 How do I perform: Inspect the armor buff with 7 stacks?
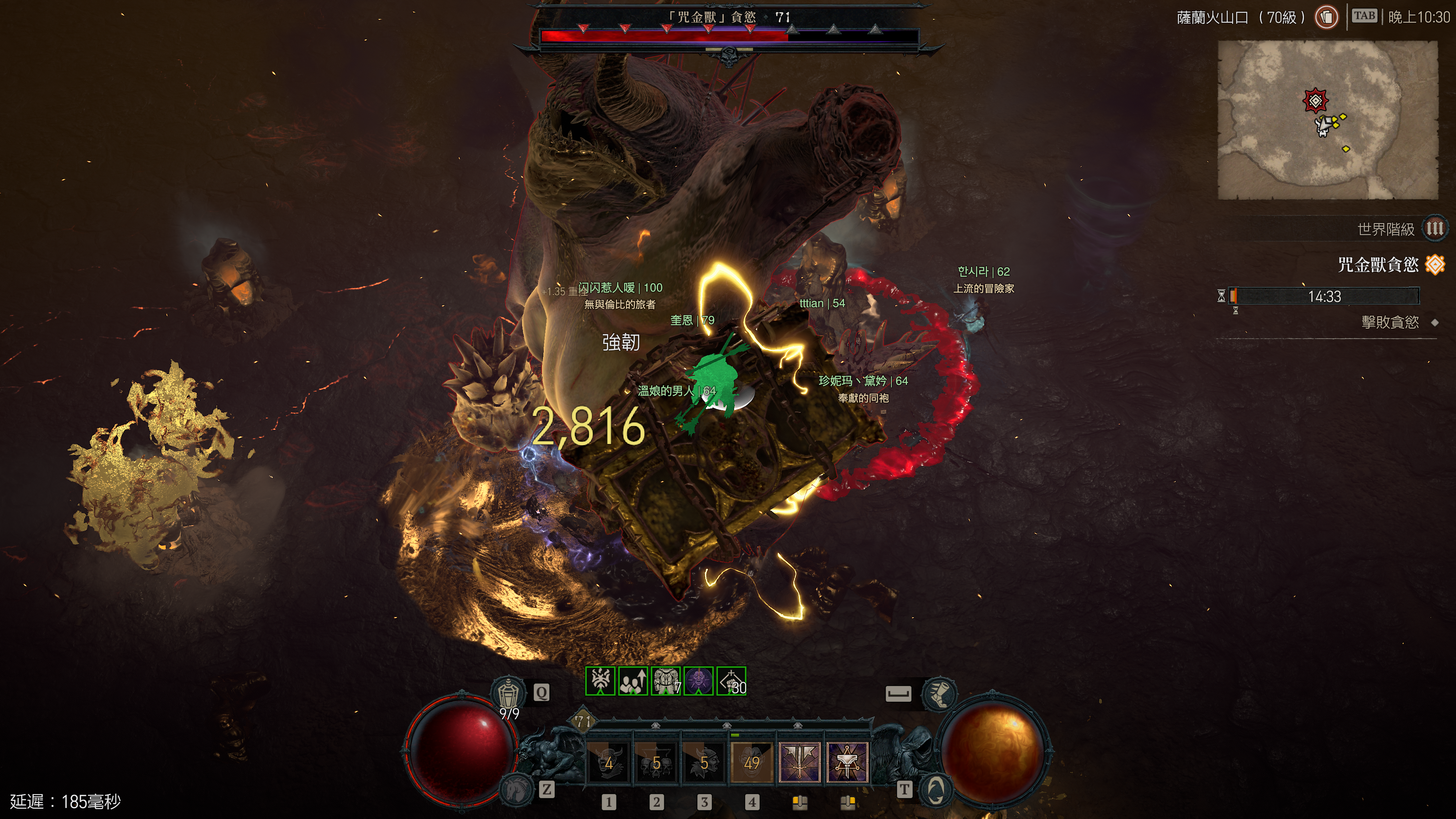tap(666, 681)
